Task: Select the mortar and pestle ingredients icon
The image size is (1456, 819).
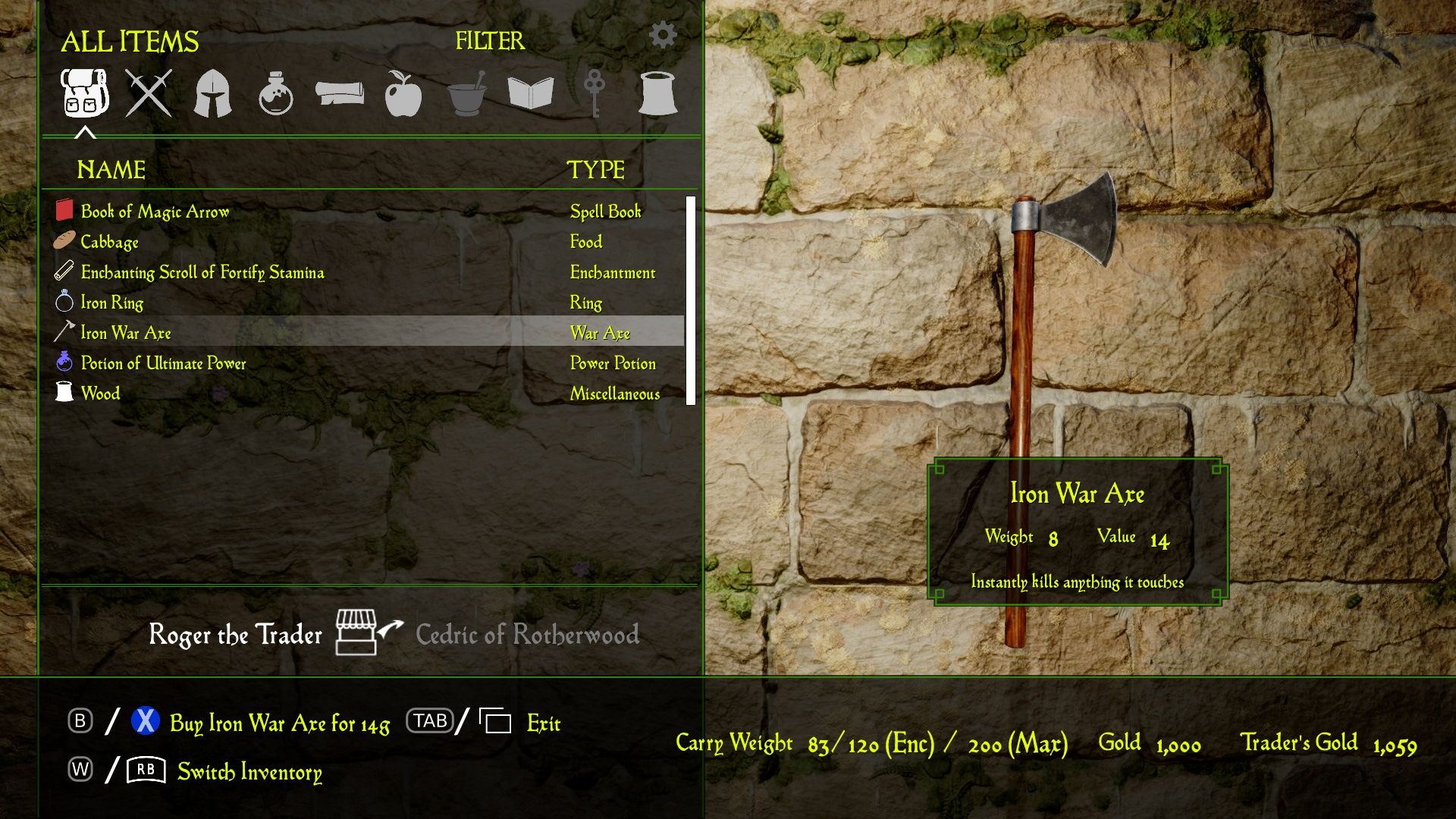Action: click(467, 93)
